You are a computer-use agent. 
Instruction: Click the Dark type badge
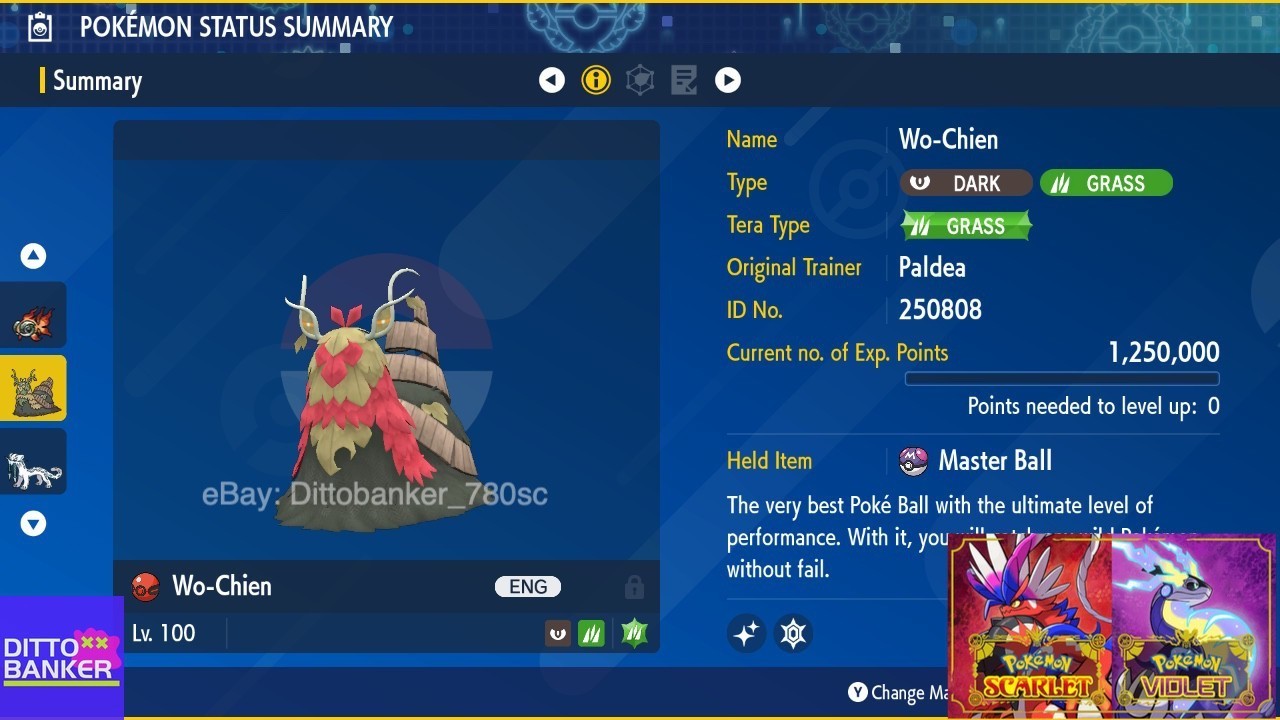(965, 183)
